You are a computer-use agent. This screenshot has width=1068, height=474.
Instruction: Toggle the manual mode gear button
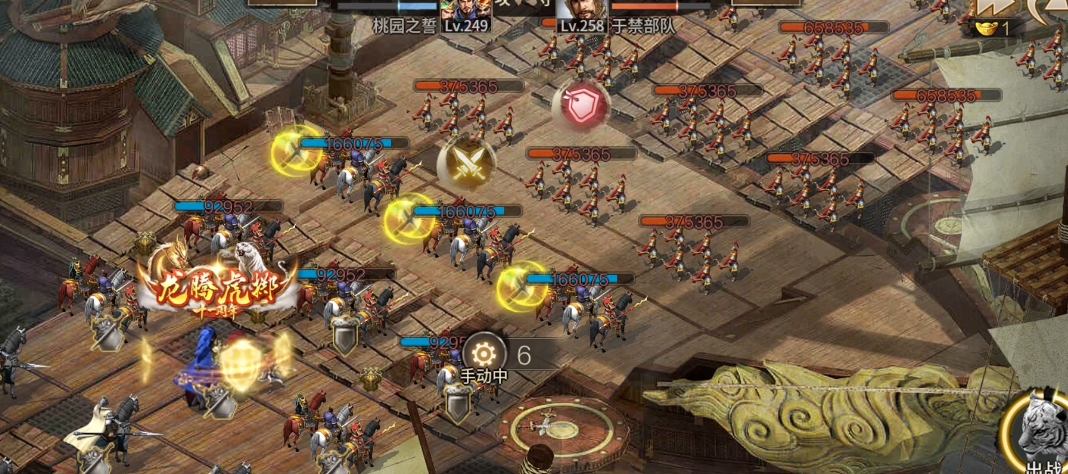tap(484, 353)
